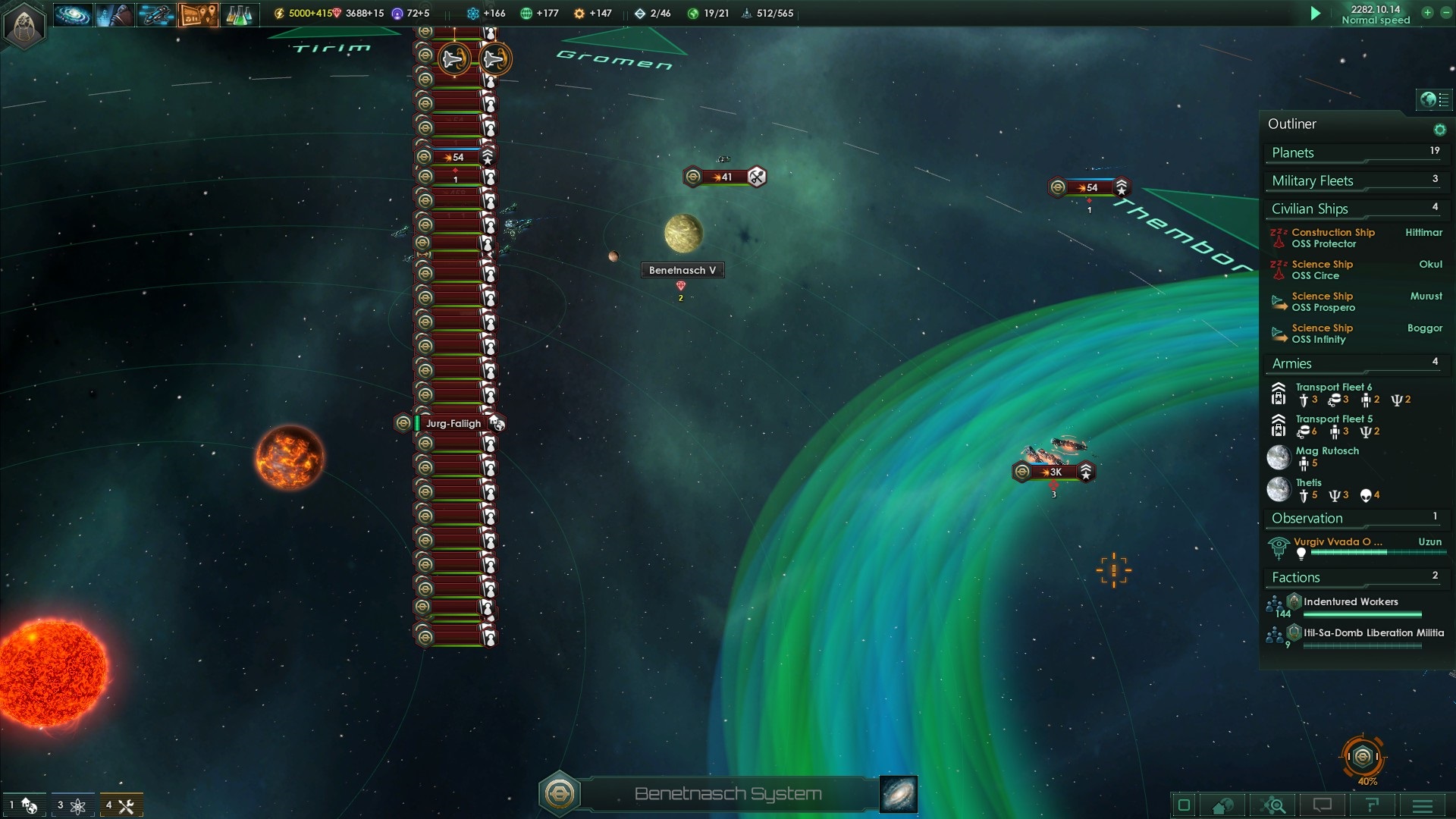Increase game speed with the plus button
1456x819 pixels.
click(x=1427, y=12)
